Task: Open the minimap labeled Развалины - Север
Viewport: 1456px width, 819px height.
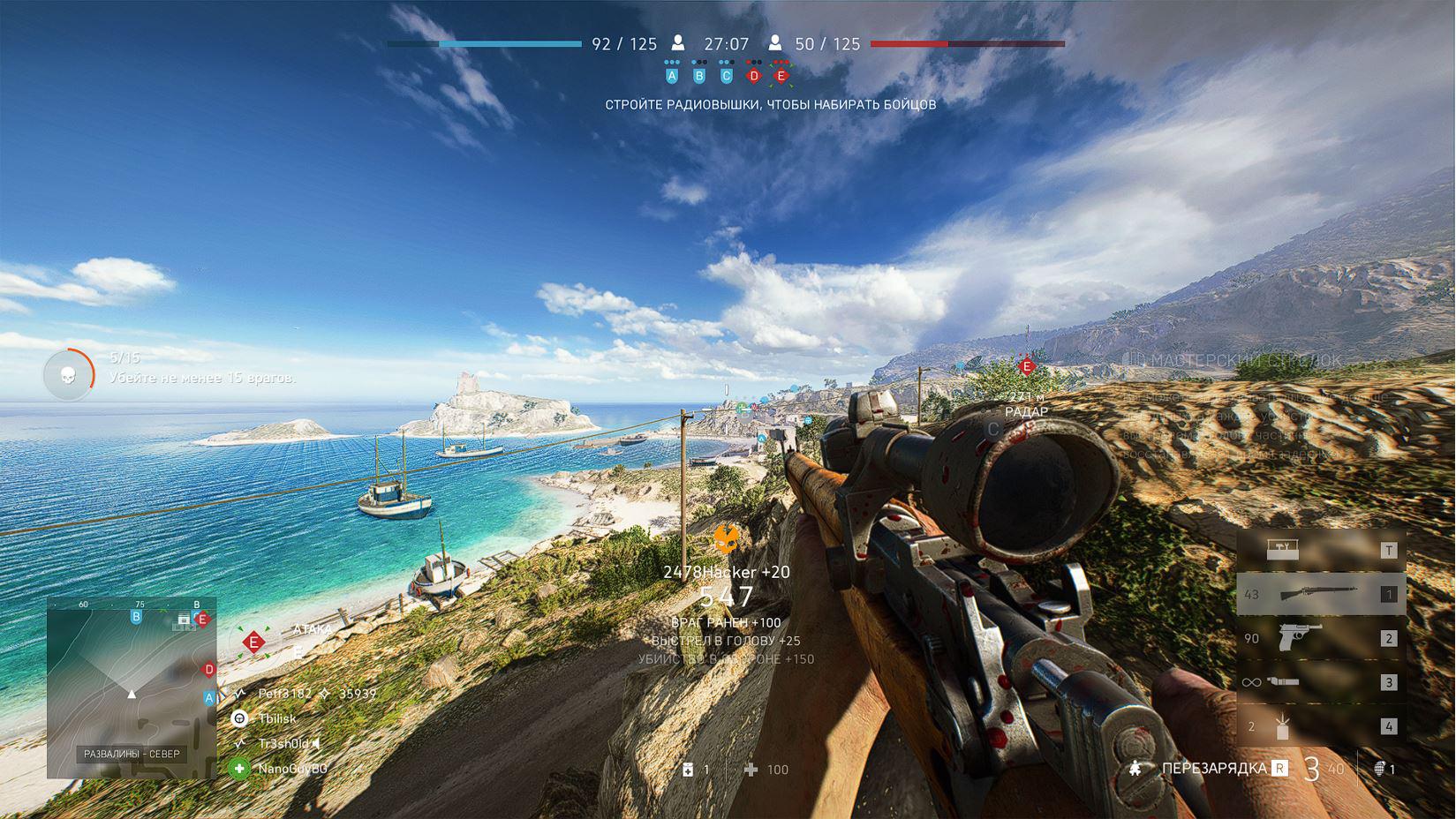Action: tap(132, 688)
